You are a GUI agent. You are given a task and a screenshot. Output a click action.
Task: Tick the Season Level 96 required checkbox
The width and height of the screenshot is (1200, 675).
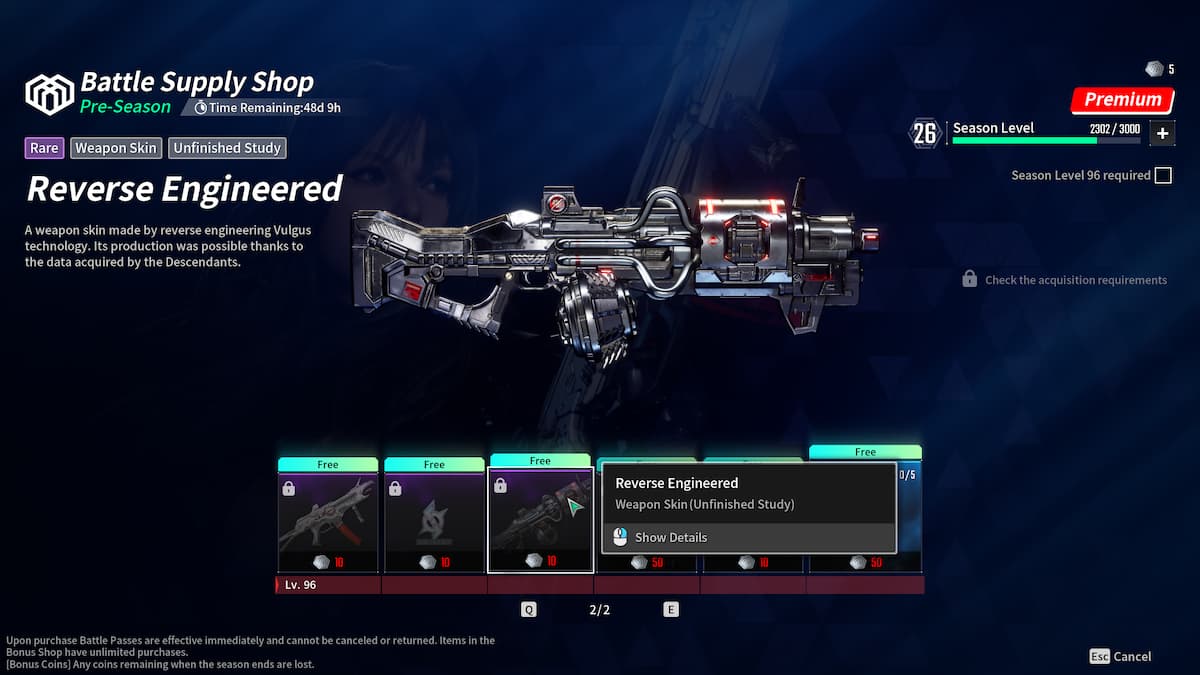(1163, 176)
